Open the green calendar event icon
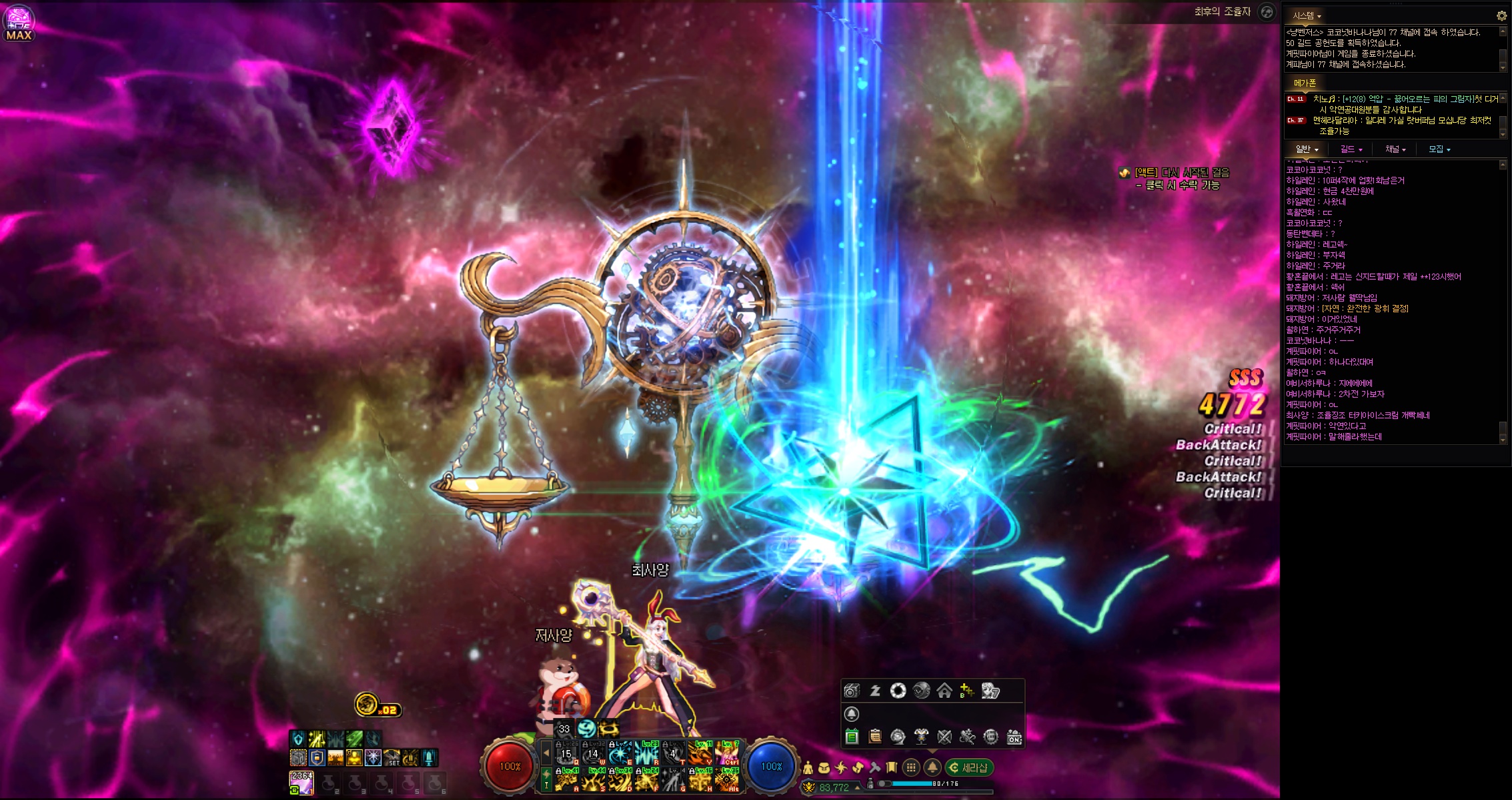This screenshot has width=1512, height=800. click(x=852, y=737)
